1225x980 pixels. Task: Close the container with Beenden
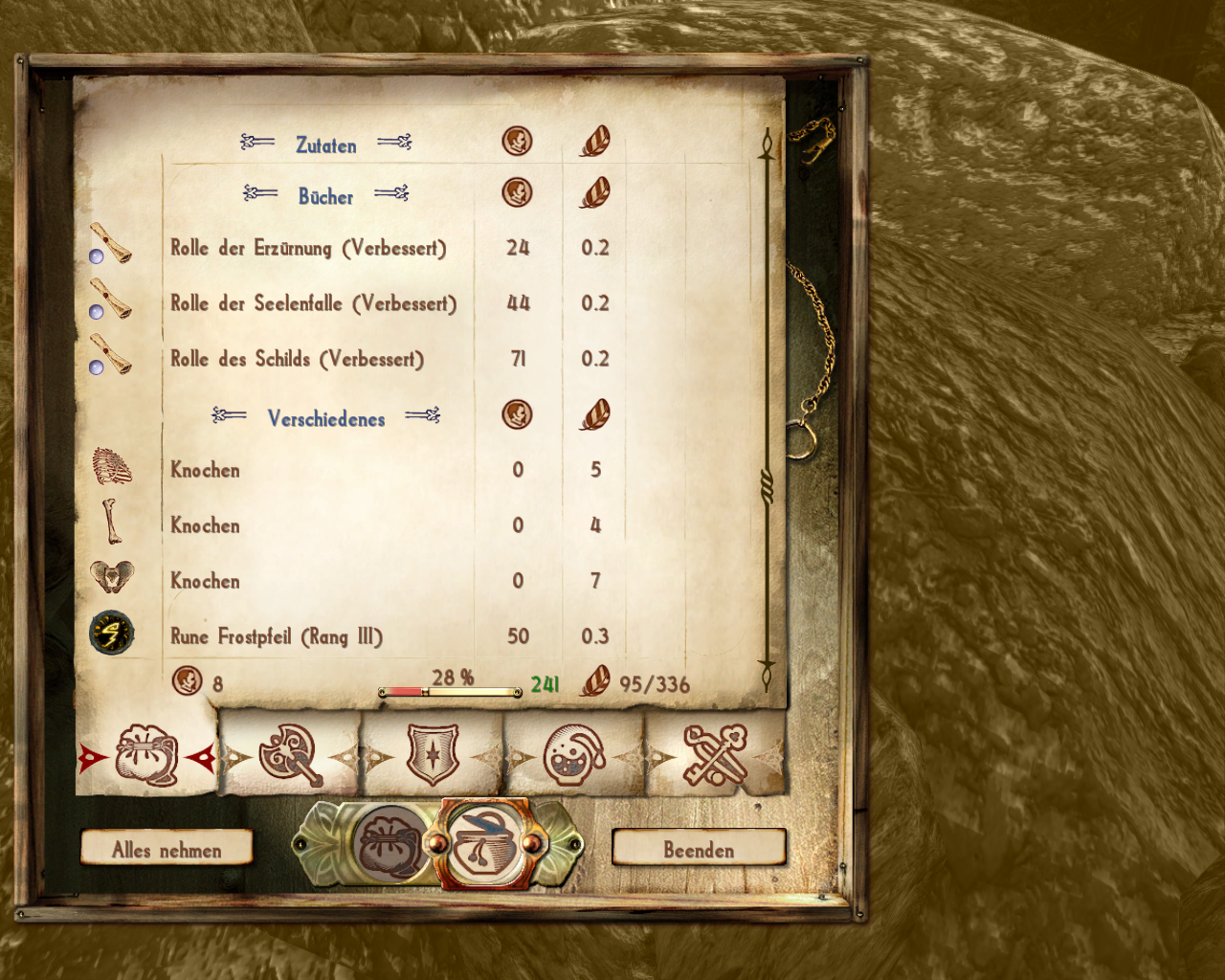[x=699, y=849]
